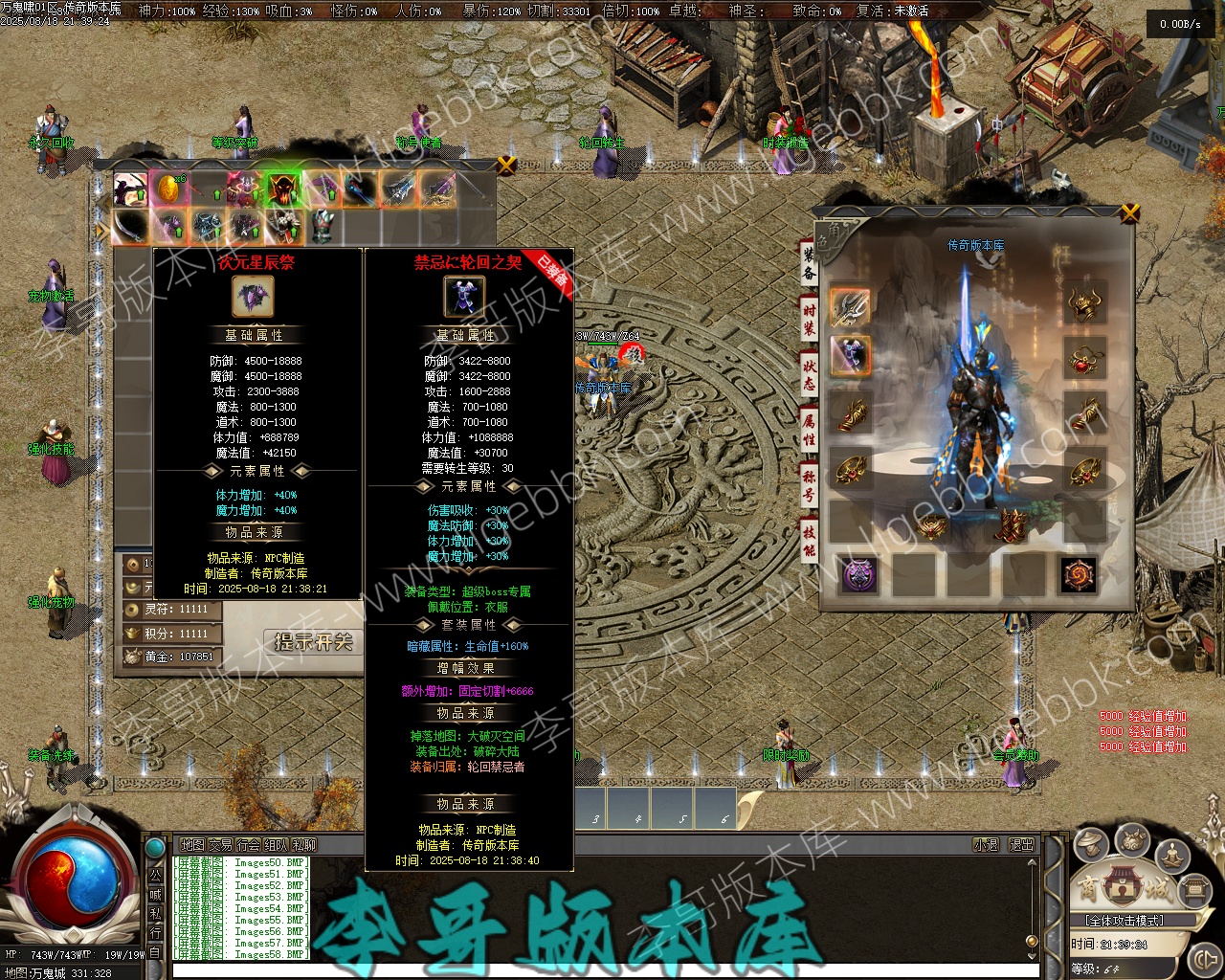This screenshot has height=980, width=1225.
Task: Open the 技能 (skills) tab
Action: pos(810,540)
